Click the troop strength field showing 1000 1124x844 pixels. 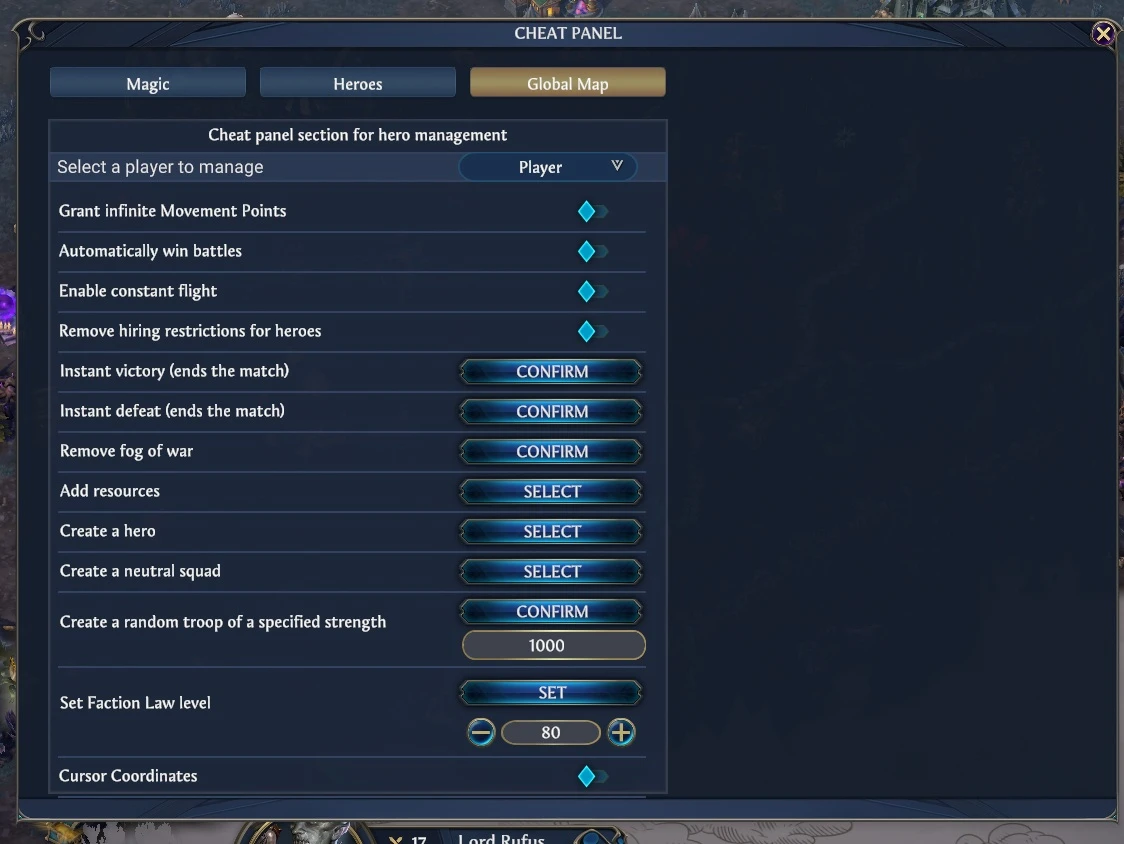click(x=553, y=646)
